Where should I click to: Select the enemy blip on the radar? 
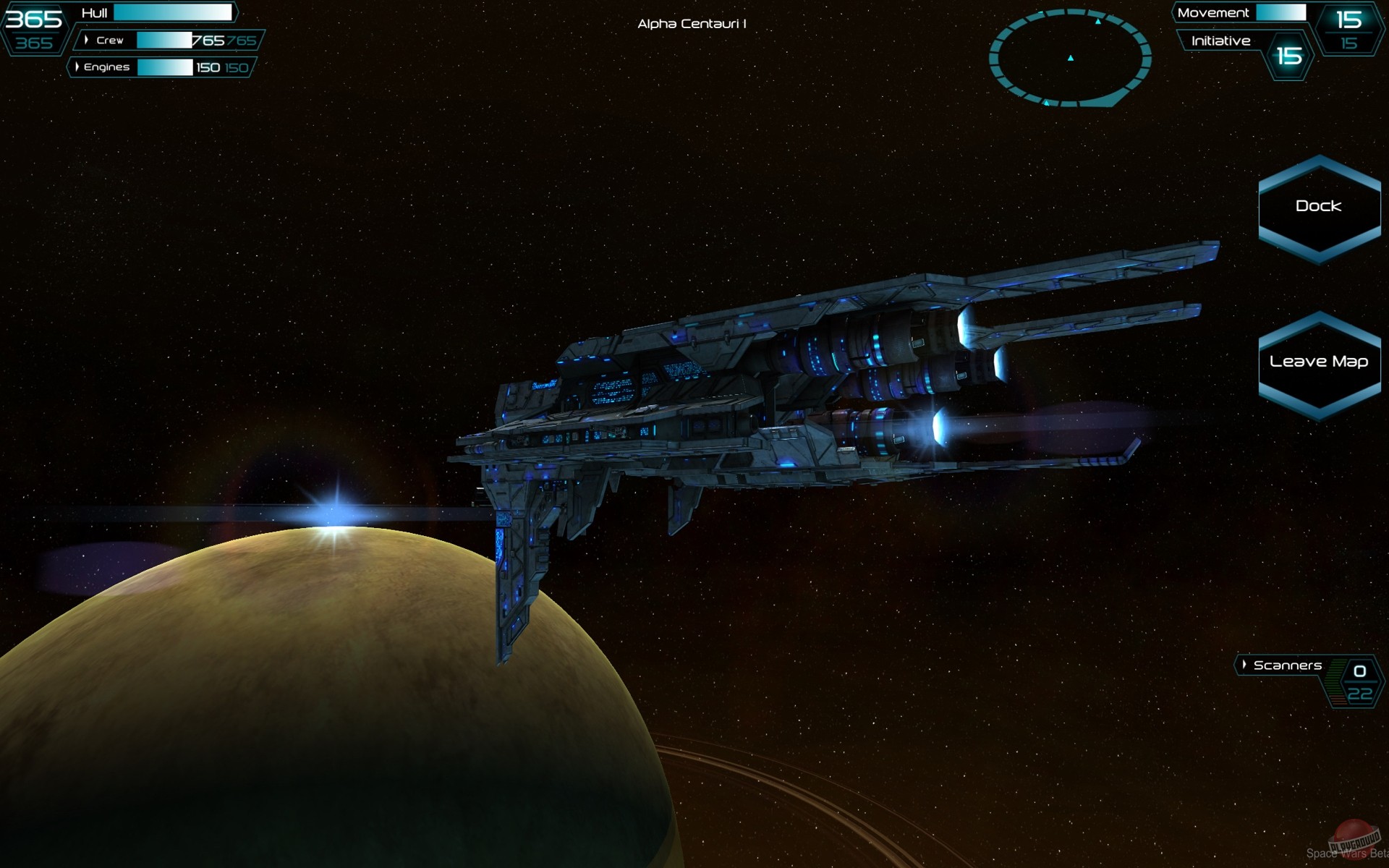(x=1097, y=22)
